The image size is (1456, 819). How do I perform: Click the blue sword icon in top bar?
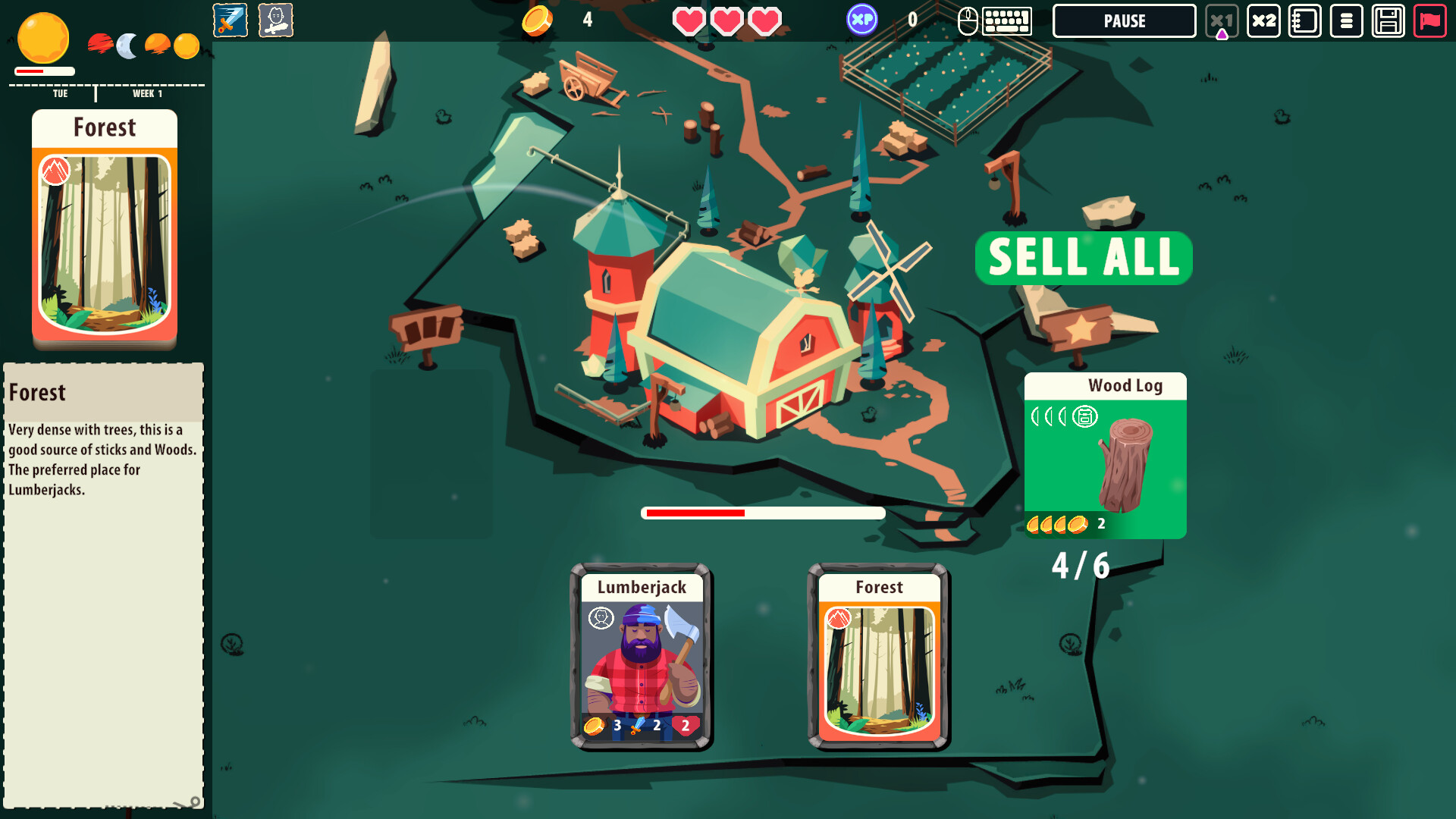230,20
